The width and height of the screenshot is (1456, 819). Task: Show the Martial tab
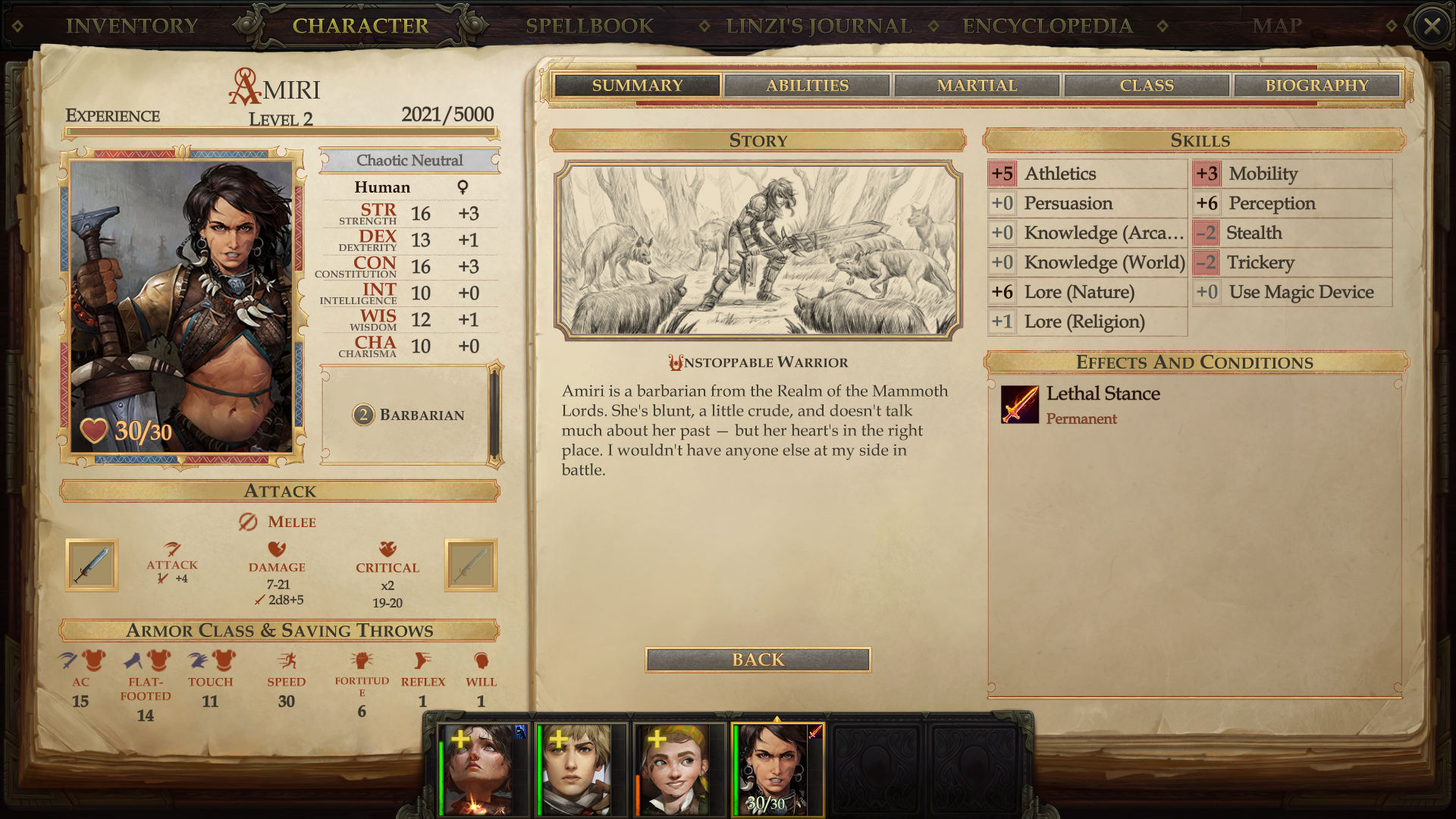tap(977, 86)
